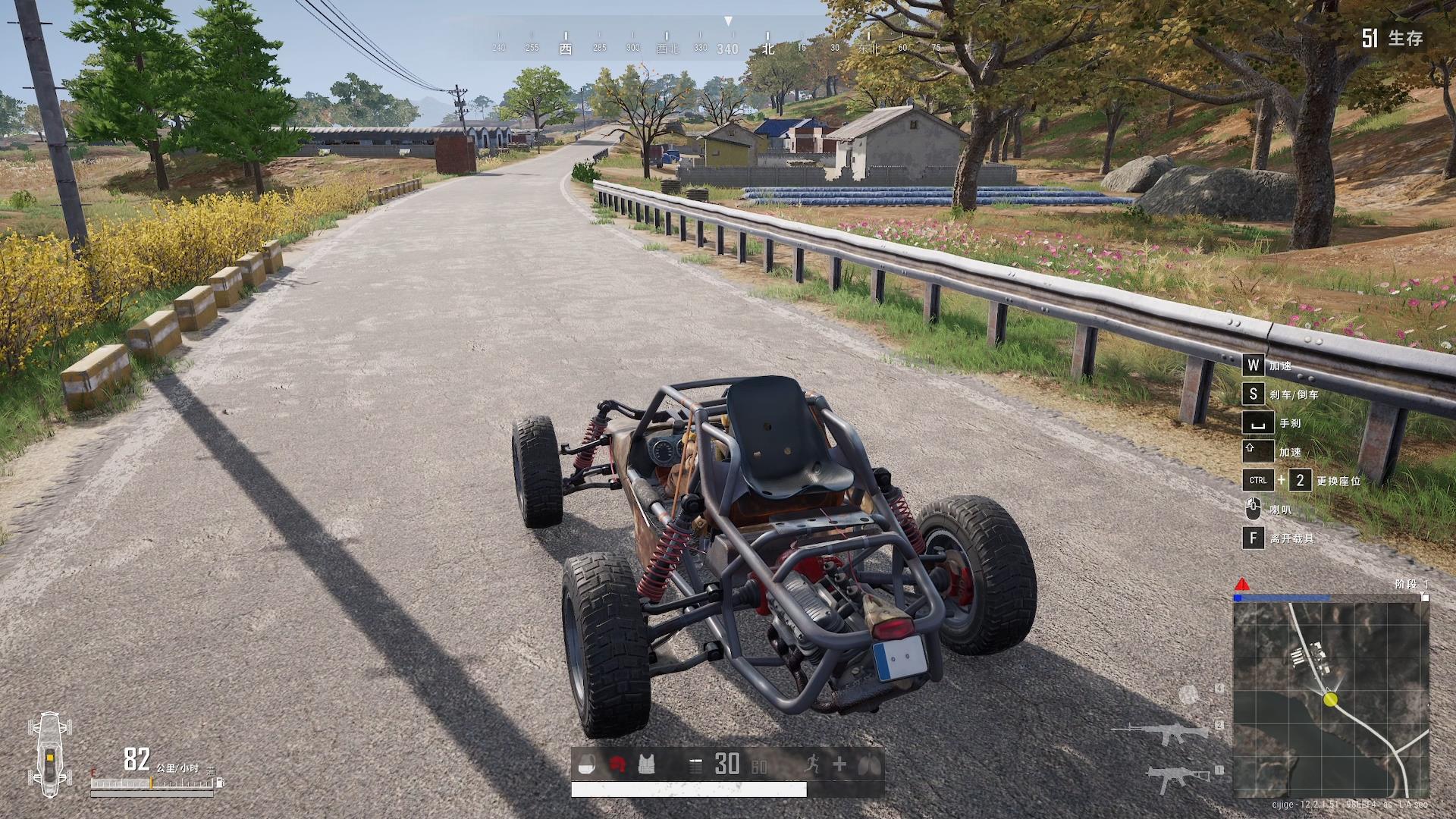Click the fuel pump gauge icon

(220, 782)
